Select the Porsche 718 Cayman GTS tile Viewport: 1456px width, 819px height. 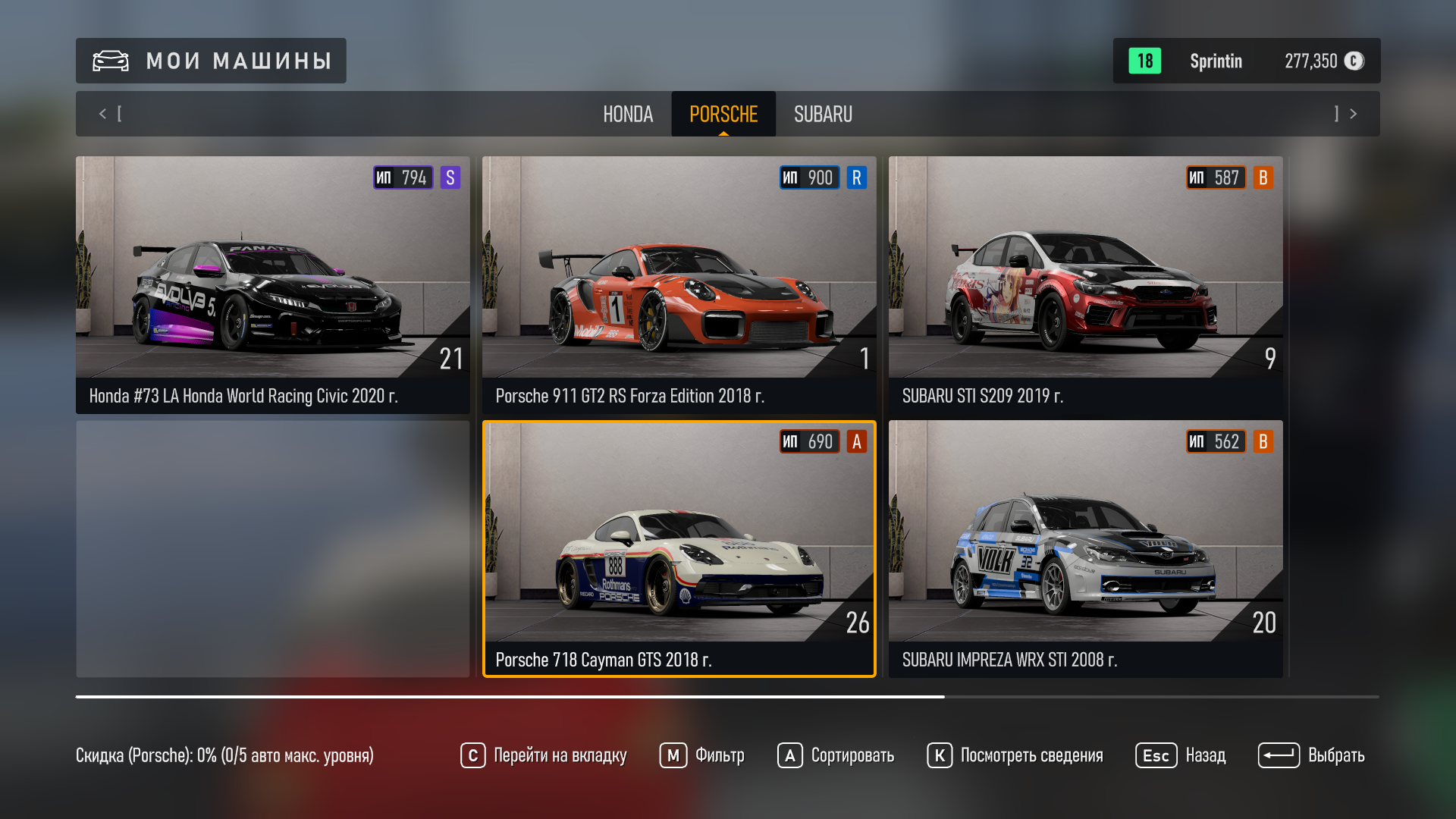tap(679, 548)
